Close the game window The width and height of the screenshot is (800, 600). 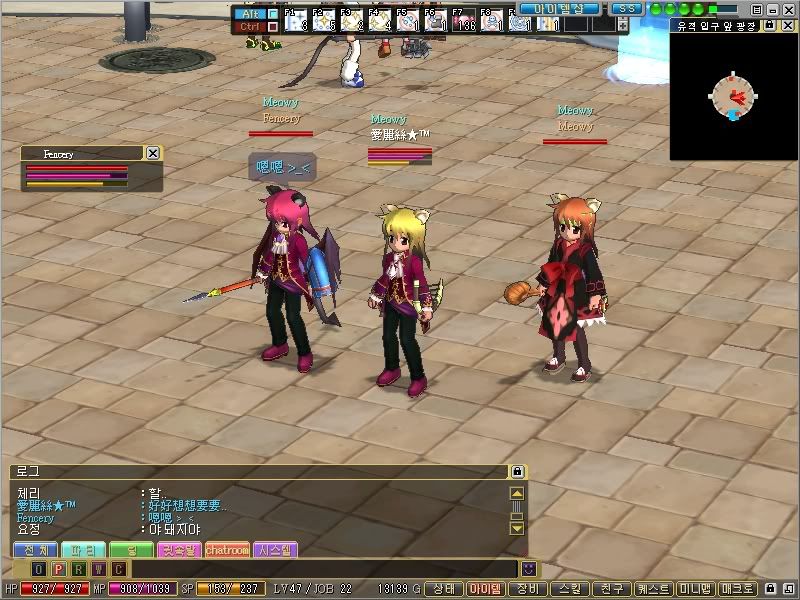(x=789, y=9)
